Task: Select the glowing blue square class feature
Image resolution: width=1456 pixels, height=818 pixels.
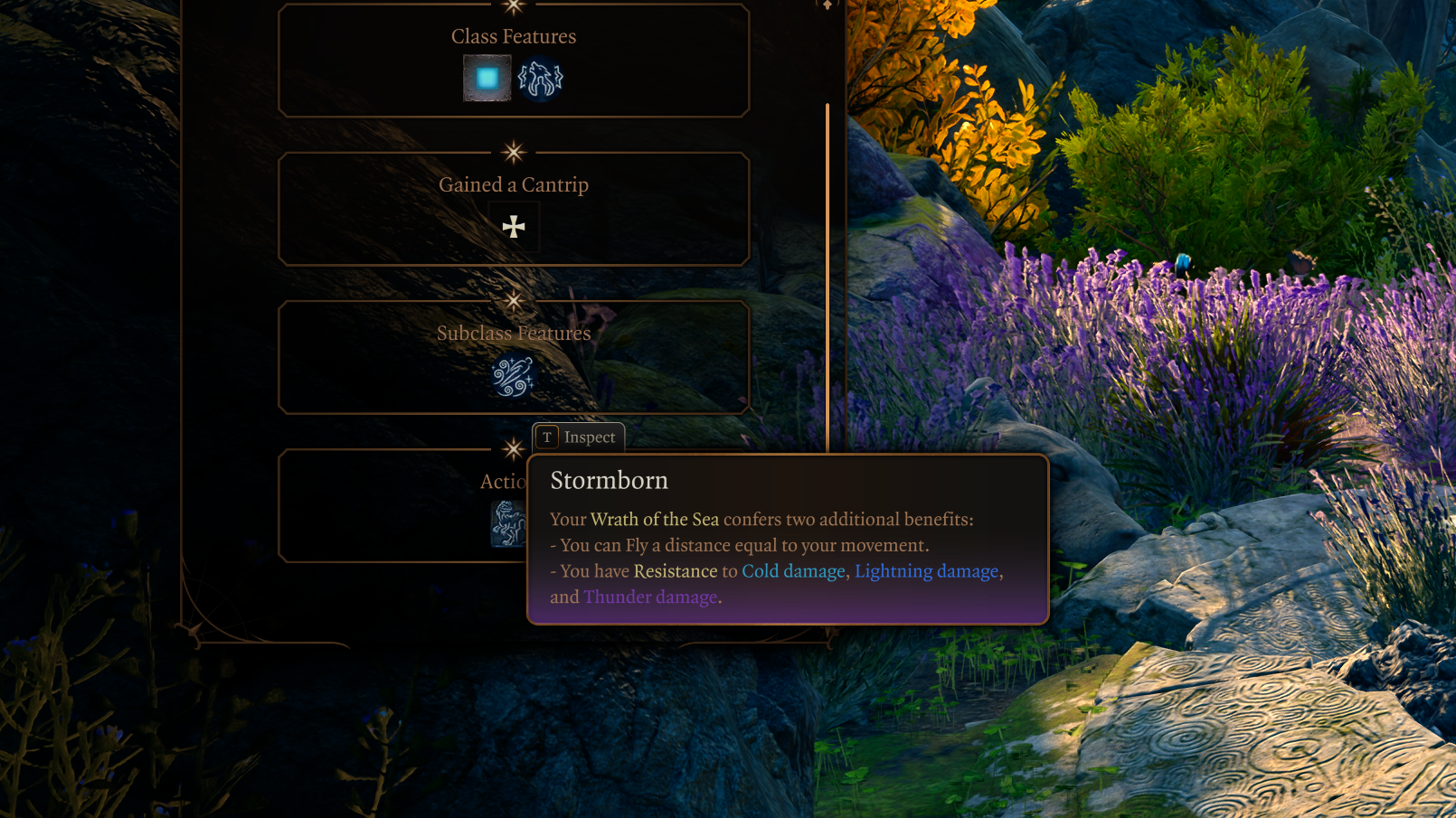Action: point(487,79)
